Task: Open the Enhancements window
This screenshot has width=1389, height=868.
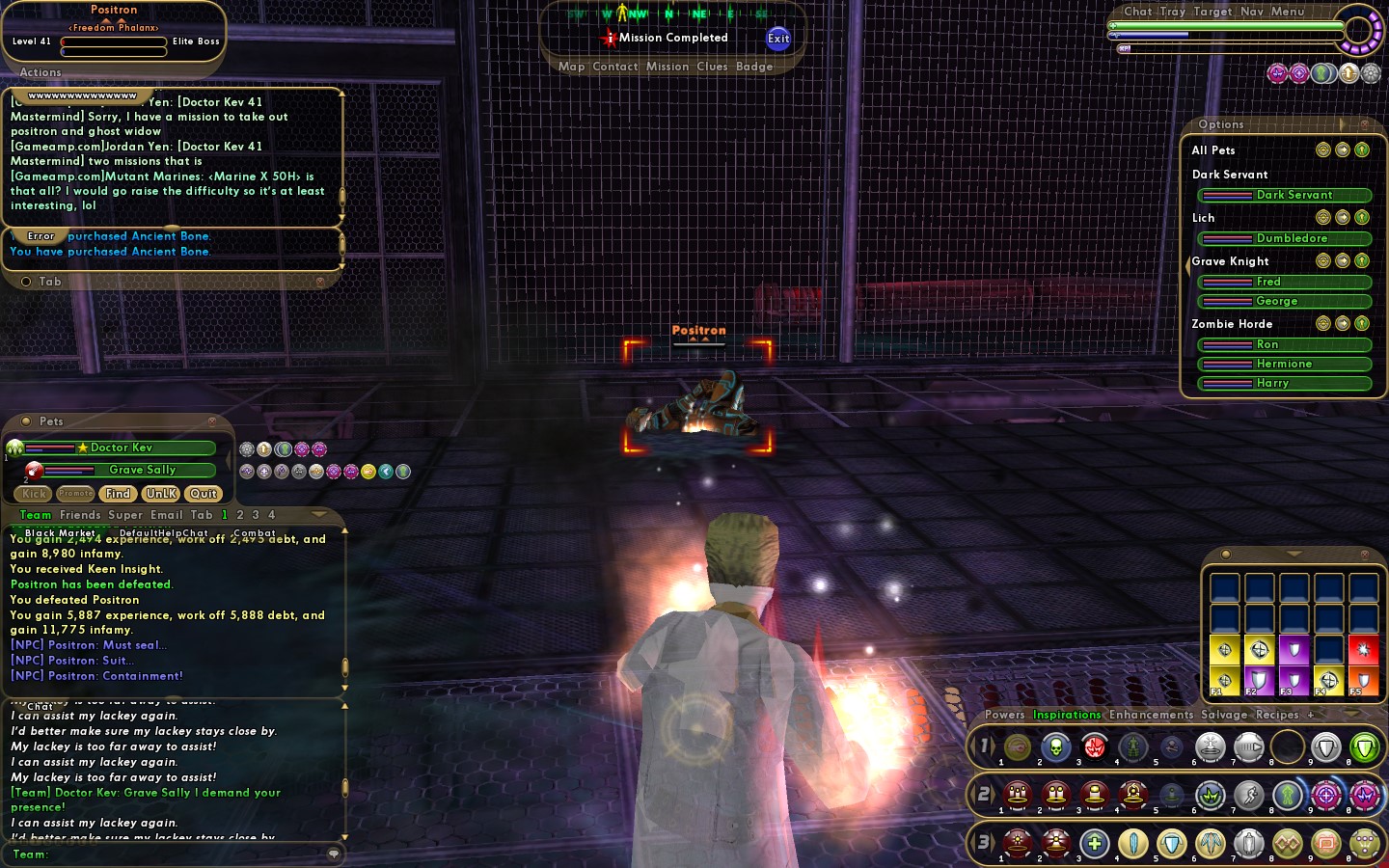Action: tap(1151, 715)
